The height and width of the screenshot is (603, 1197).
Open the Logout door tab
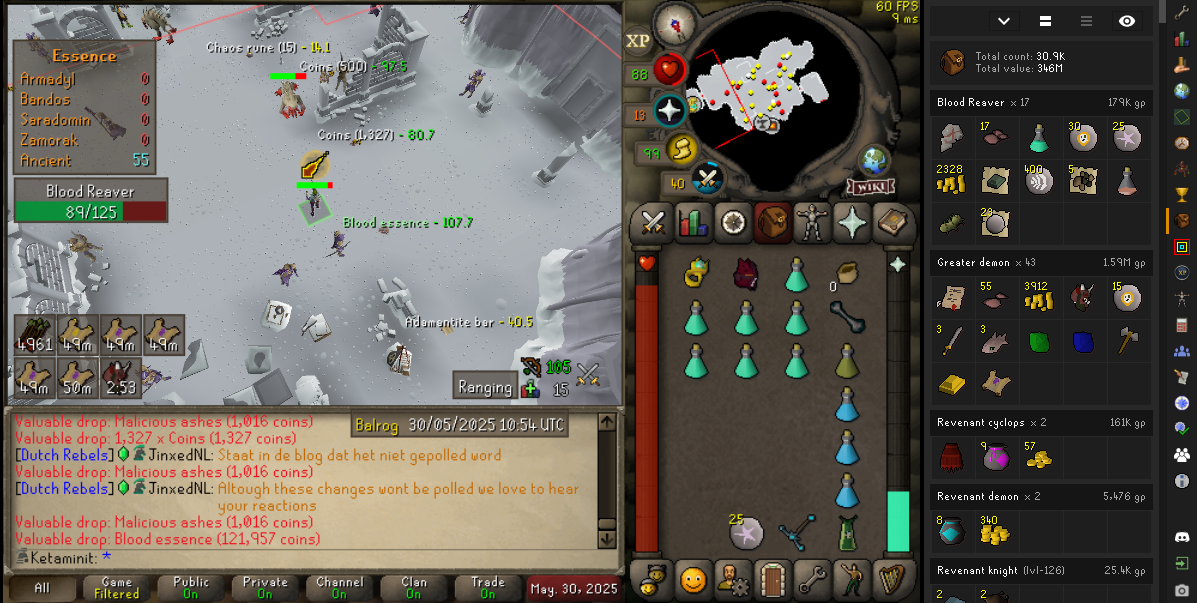coord(771,578)
